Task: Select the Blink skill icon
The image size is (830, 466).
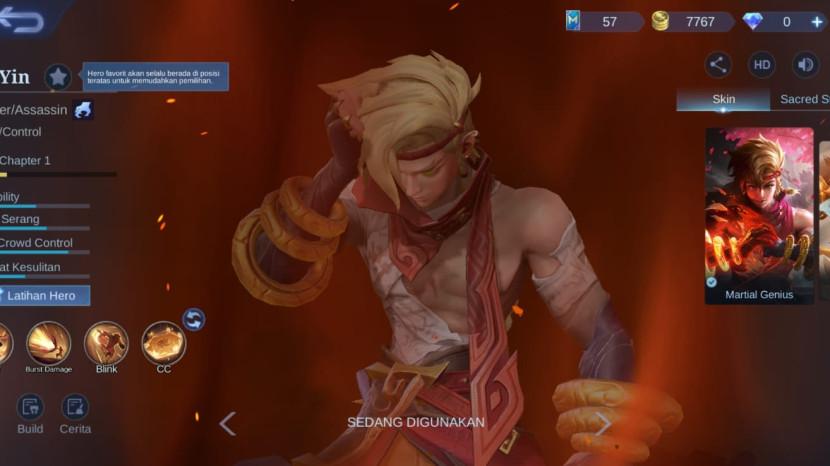Action: click(106, 343)
